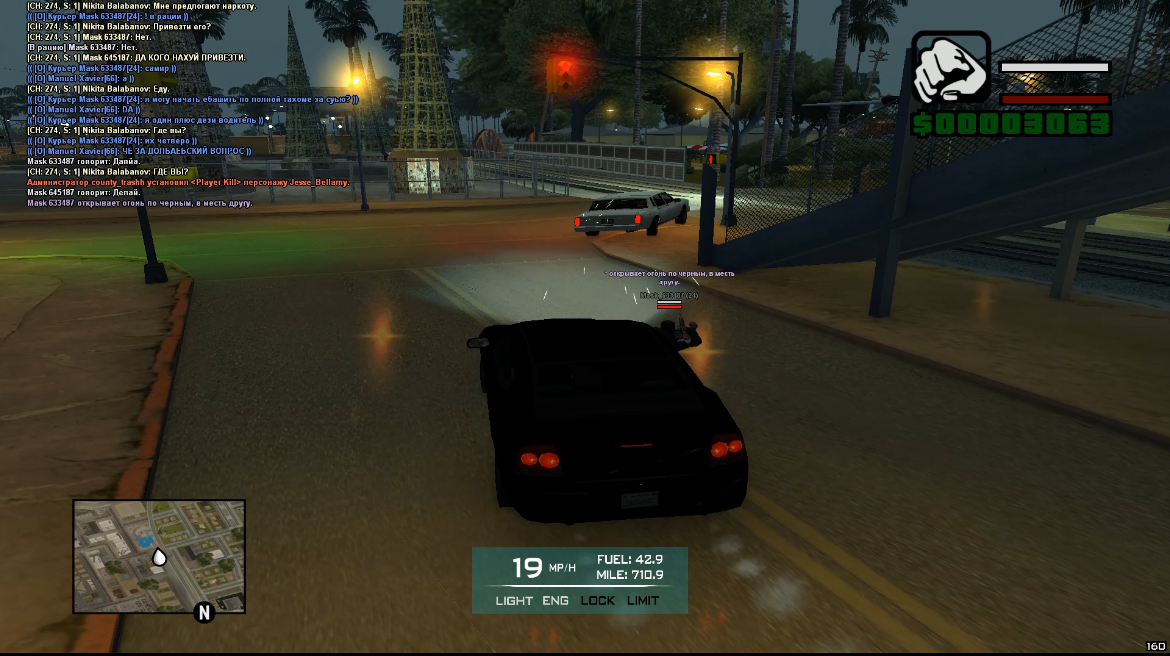Click the white player marker on the minimap
The width and height of the screenshot is (1170, 656).
tap(159, 557)
